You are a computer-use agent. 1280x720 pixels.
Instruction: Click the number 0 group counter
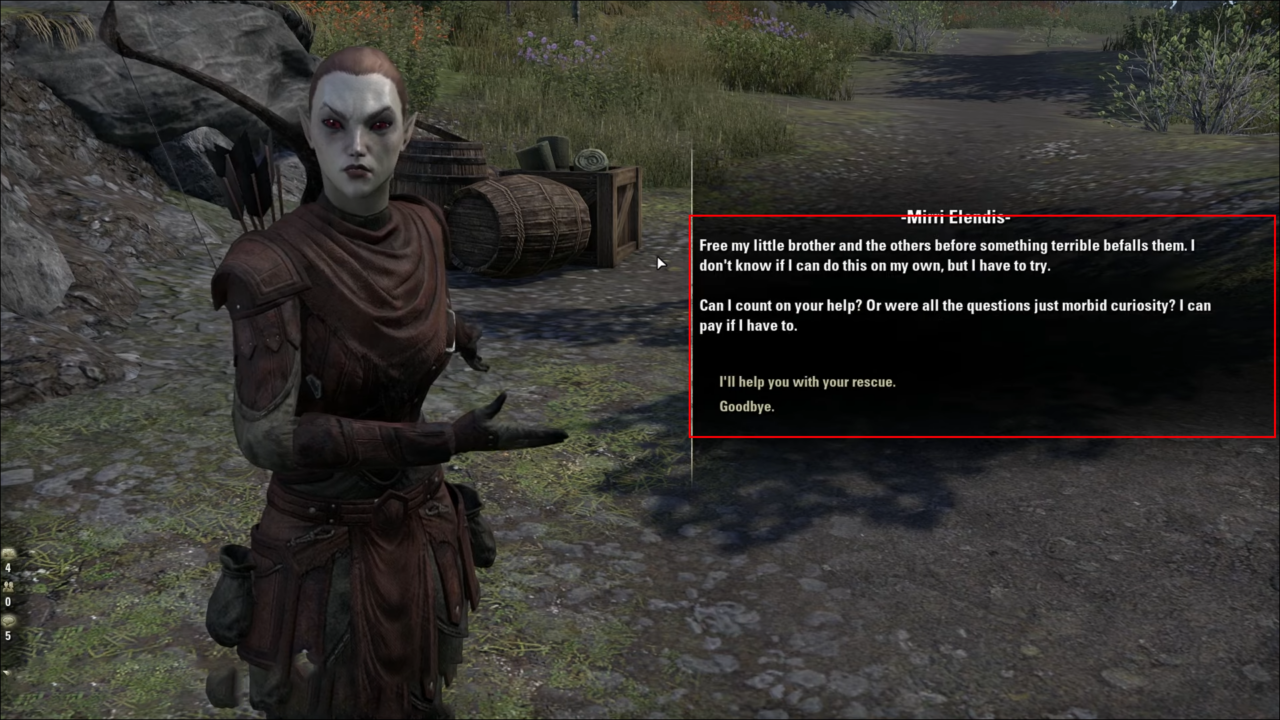coord(7,601)
